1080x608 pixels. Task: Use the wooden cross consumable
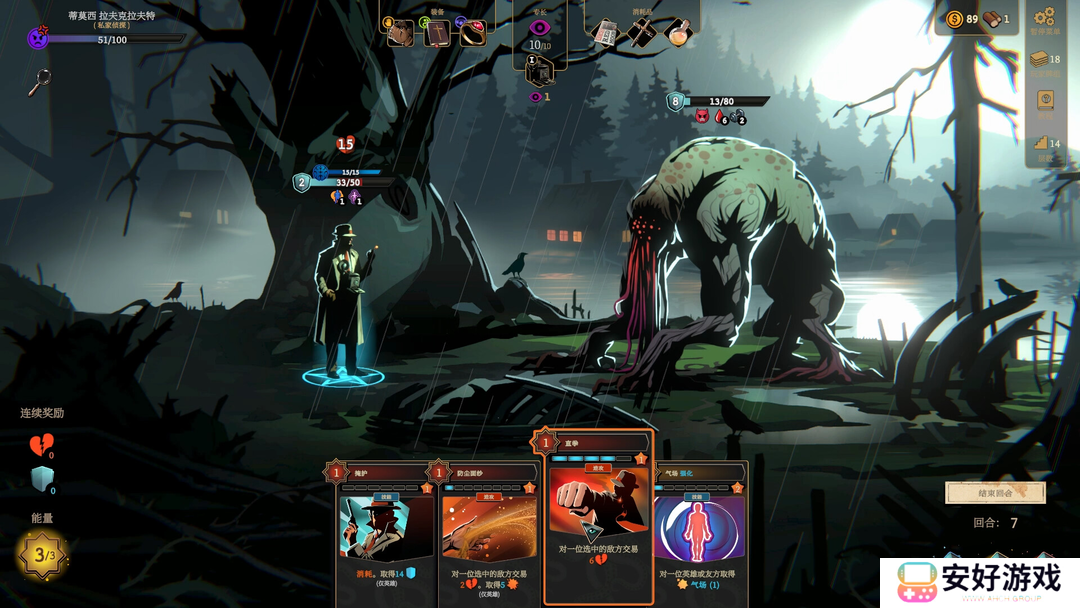[x=641, y=32]
